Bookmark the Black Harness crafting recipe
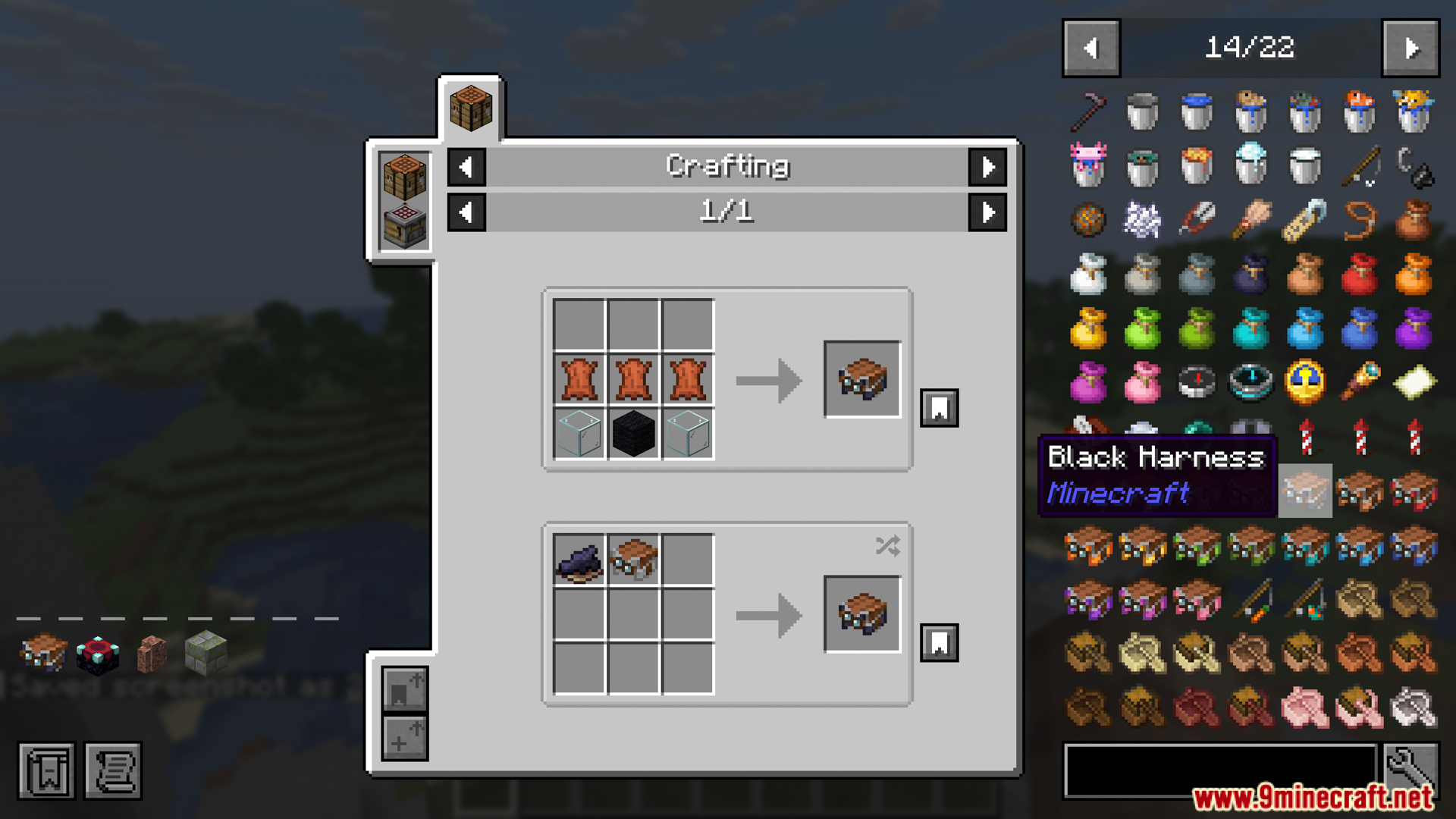The width and height of the screenshot is (1456, 819). click(939, 407)
